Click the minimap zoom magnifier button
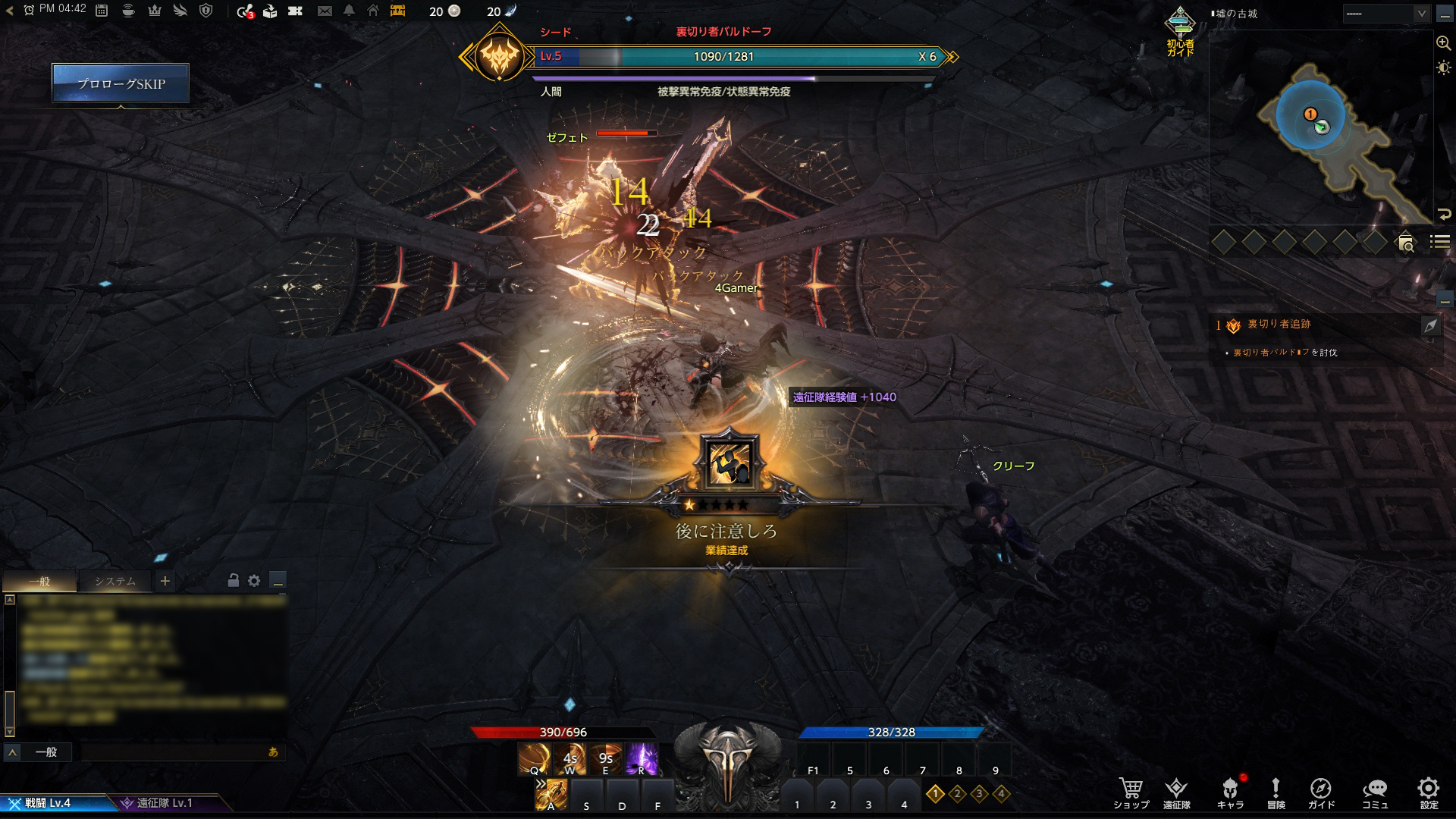1456x819 pixels. (1443, 43)
